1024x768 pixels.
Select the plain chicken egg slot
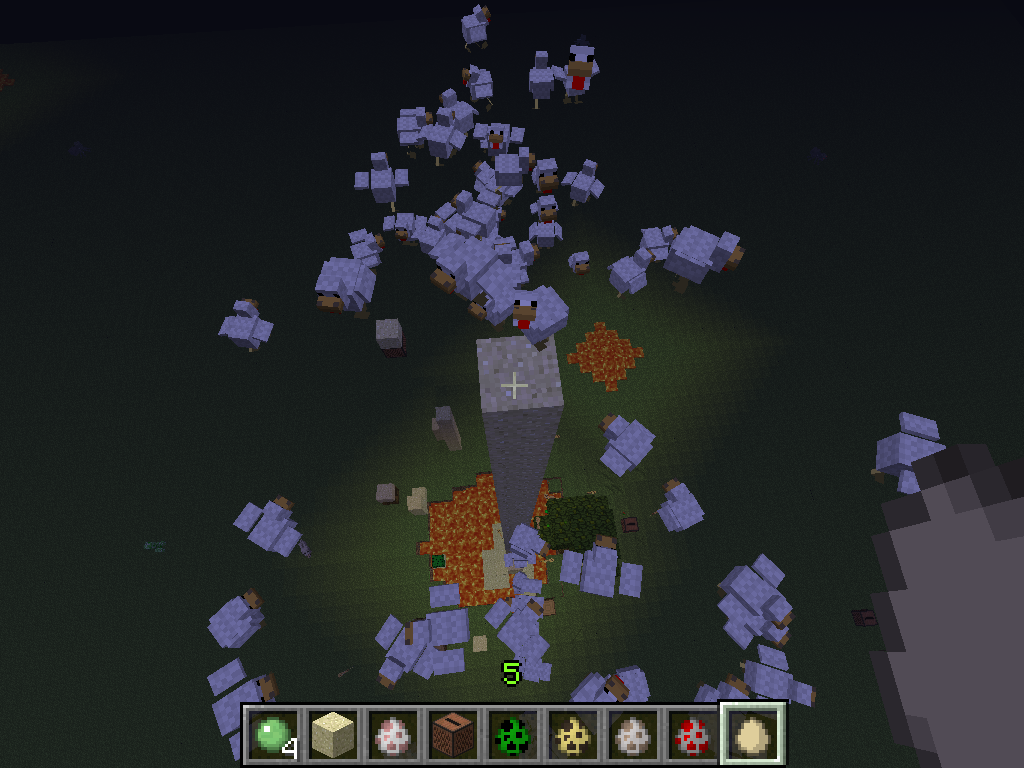(752, 735)
